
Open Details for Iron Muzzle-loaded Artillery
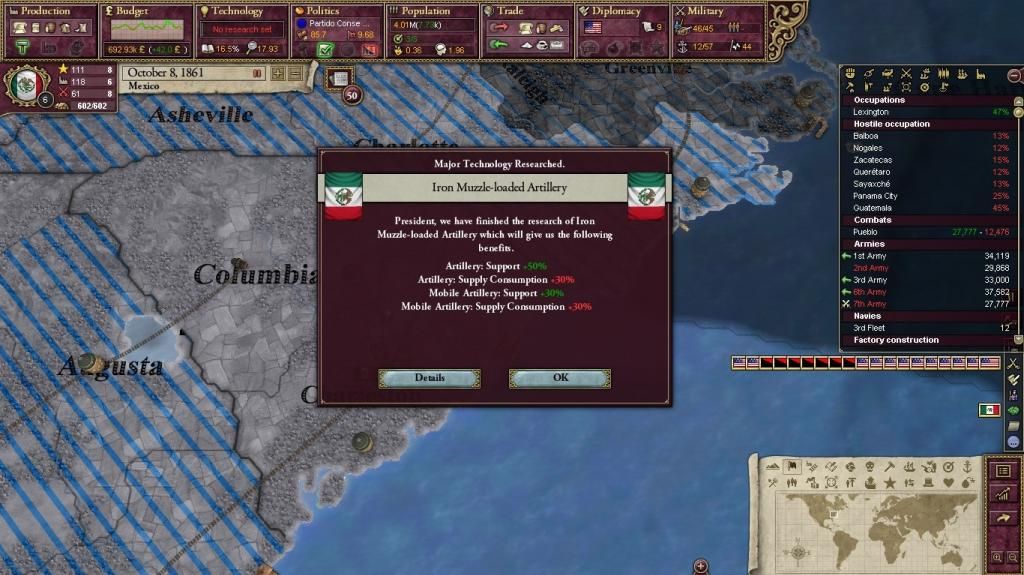(x=429, y=378)
